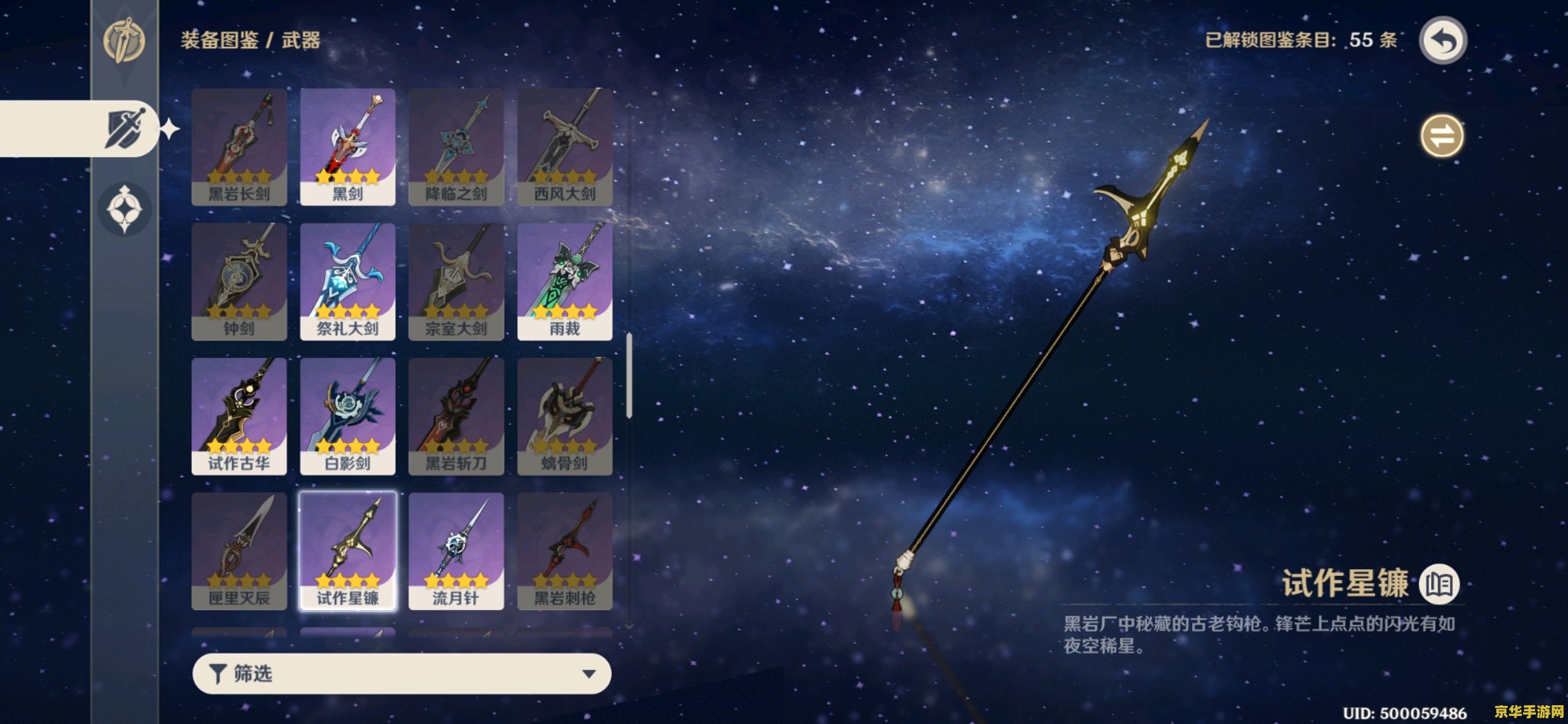Select the 黑岩长剑 weapon tile

pyautogui.click(x=239, y=147)
